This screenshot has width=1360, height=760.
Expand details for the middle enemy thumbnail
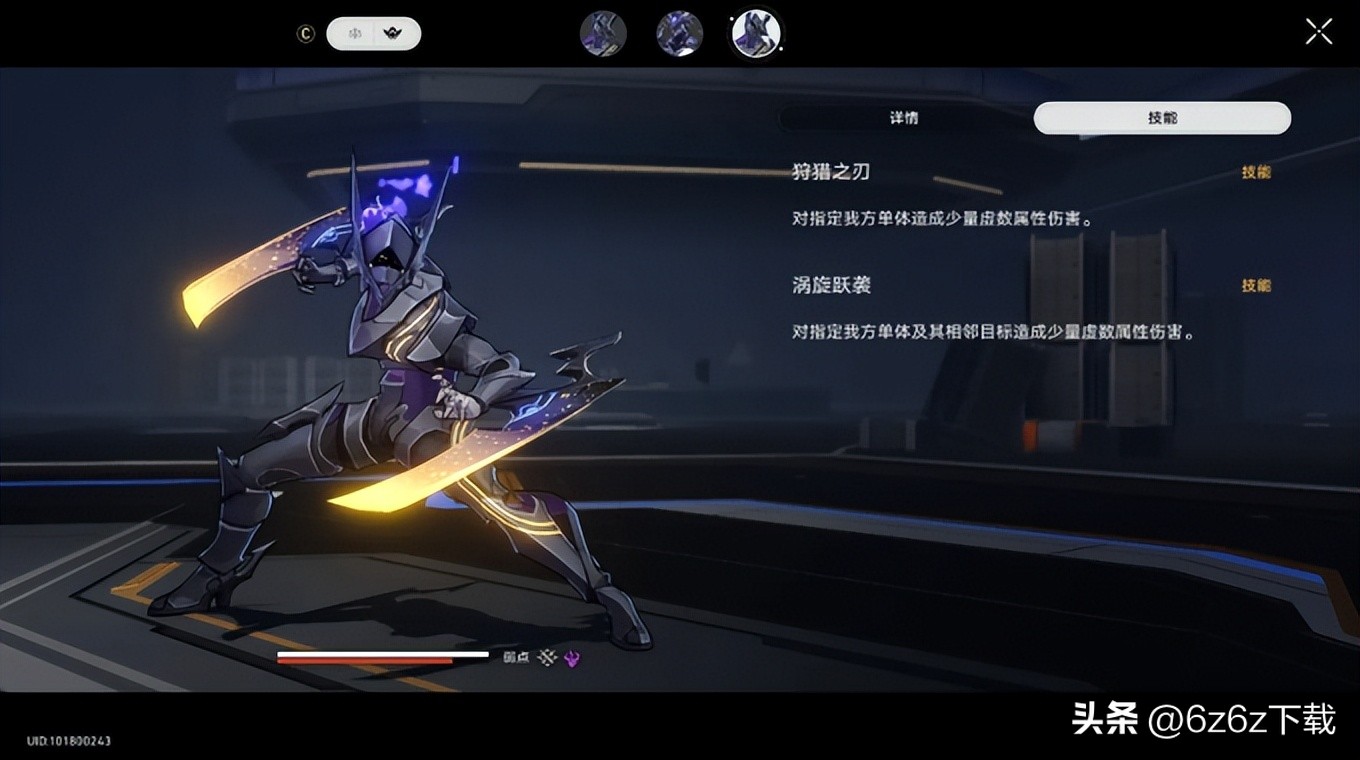(680, 33)
